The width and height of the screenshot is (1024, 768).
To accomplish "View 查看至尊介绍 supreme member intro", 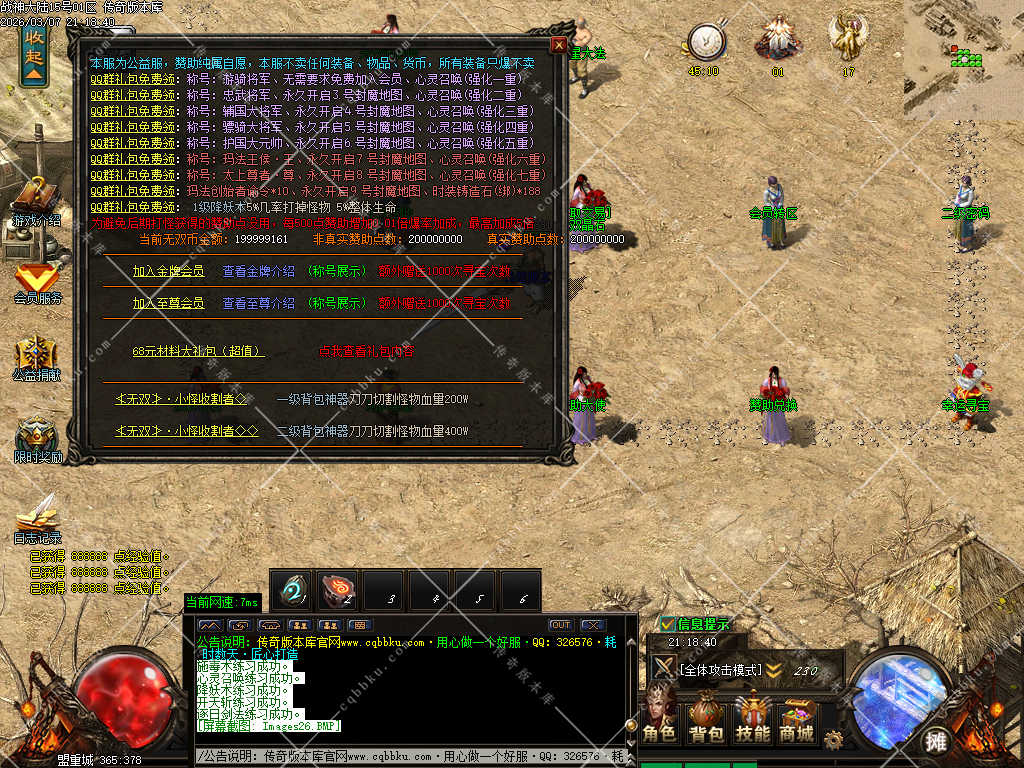I will point(258,303).
